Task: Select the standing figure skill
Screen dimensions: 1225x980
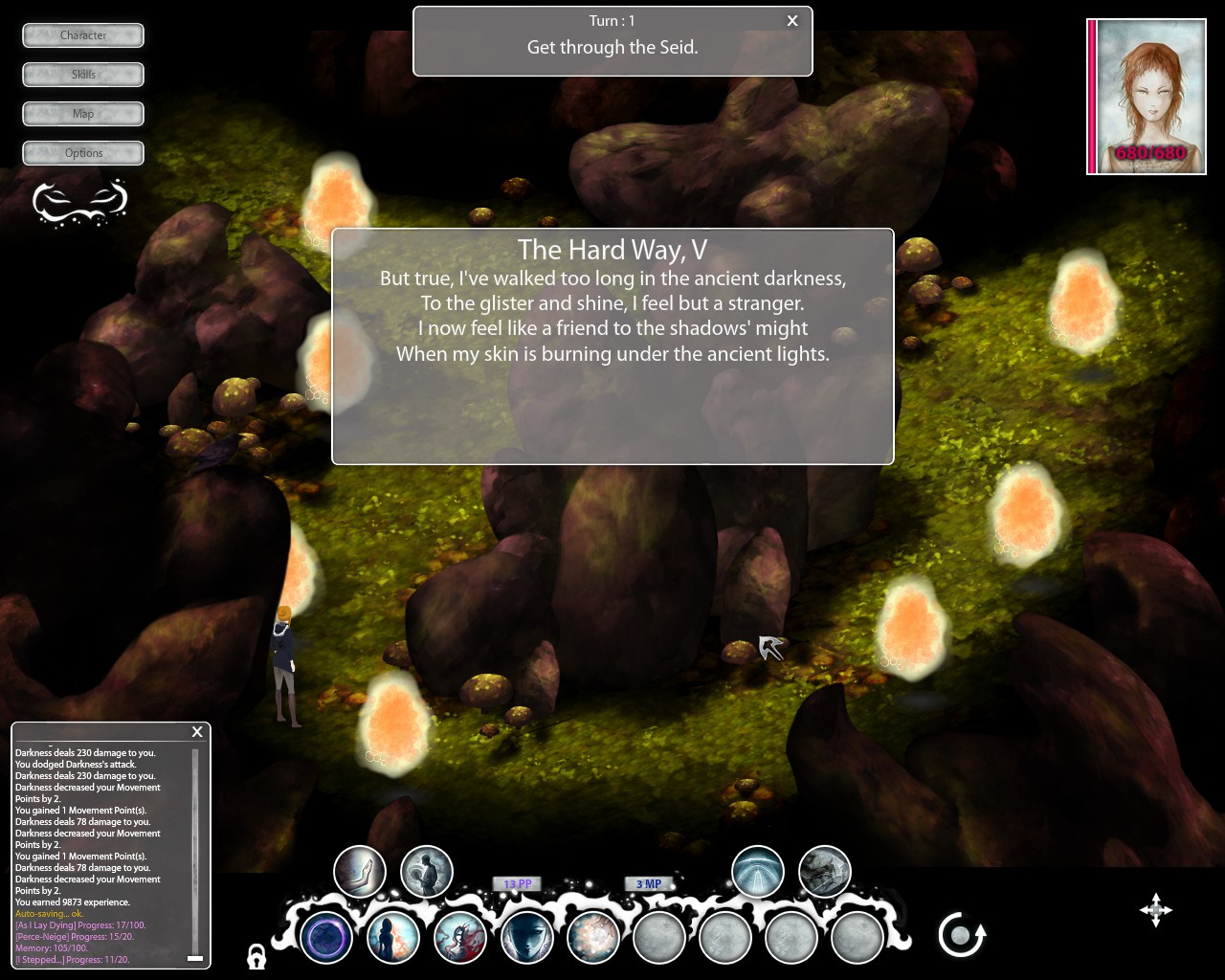Action: 426,872
